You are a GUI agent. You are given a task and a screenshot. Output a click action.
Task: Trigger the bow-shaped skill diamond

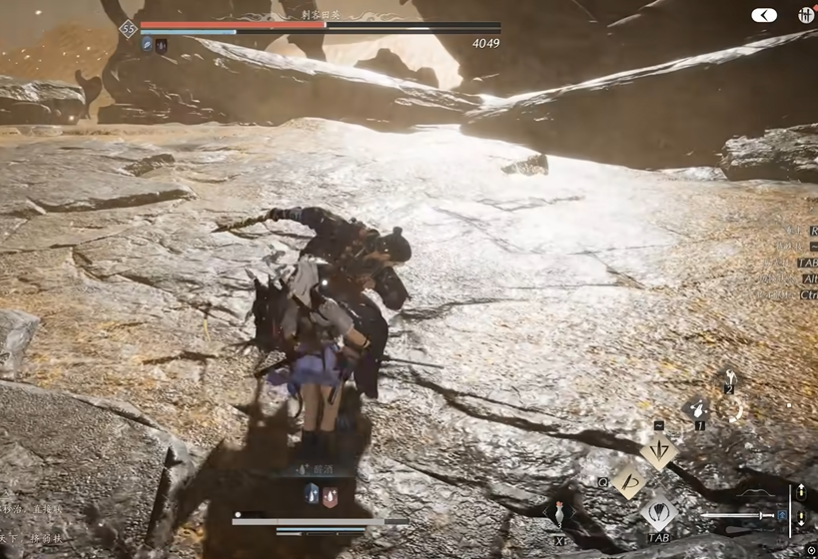[629, 479]
